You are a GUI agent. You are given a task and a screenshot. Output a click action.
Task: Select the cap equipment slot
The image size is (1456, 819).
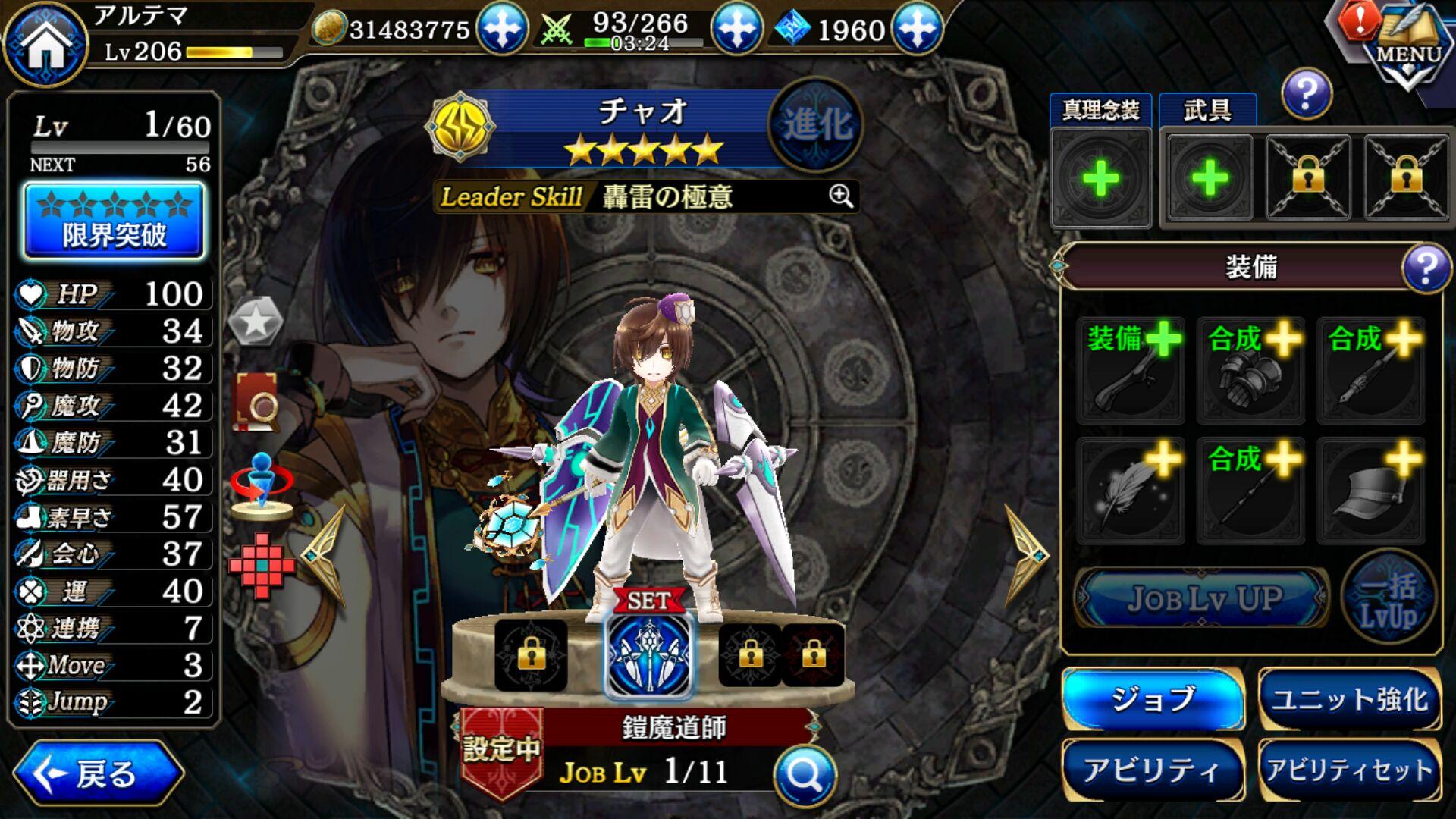coord(1371,491)
